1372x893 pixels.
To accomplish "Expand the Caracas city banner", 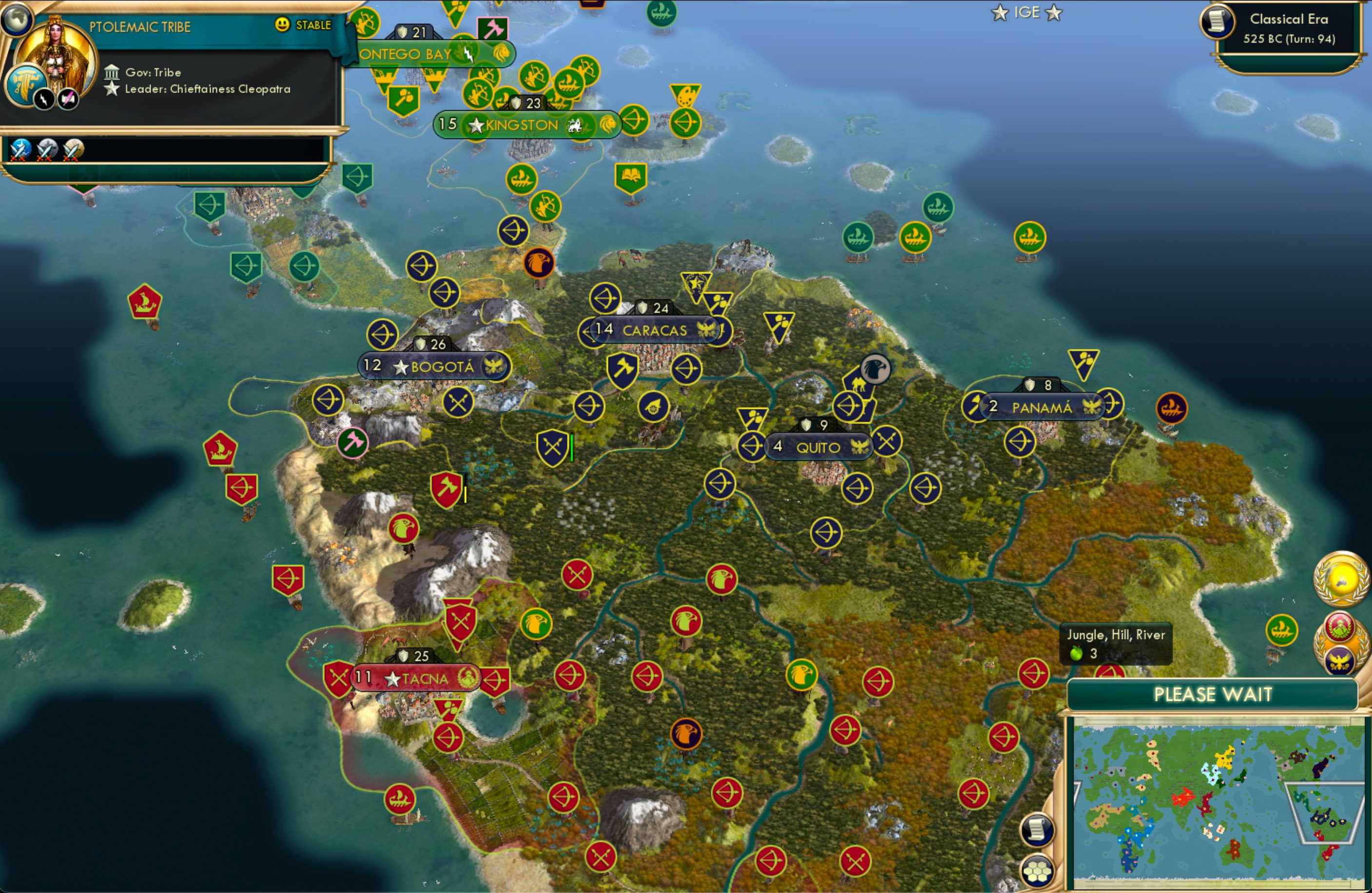I will pos(654,330).
